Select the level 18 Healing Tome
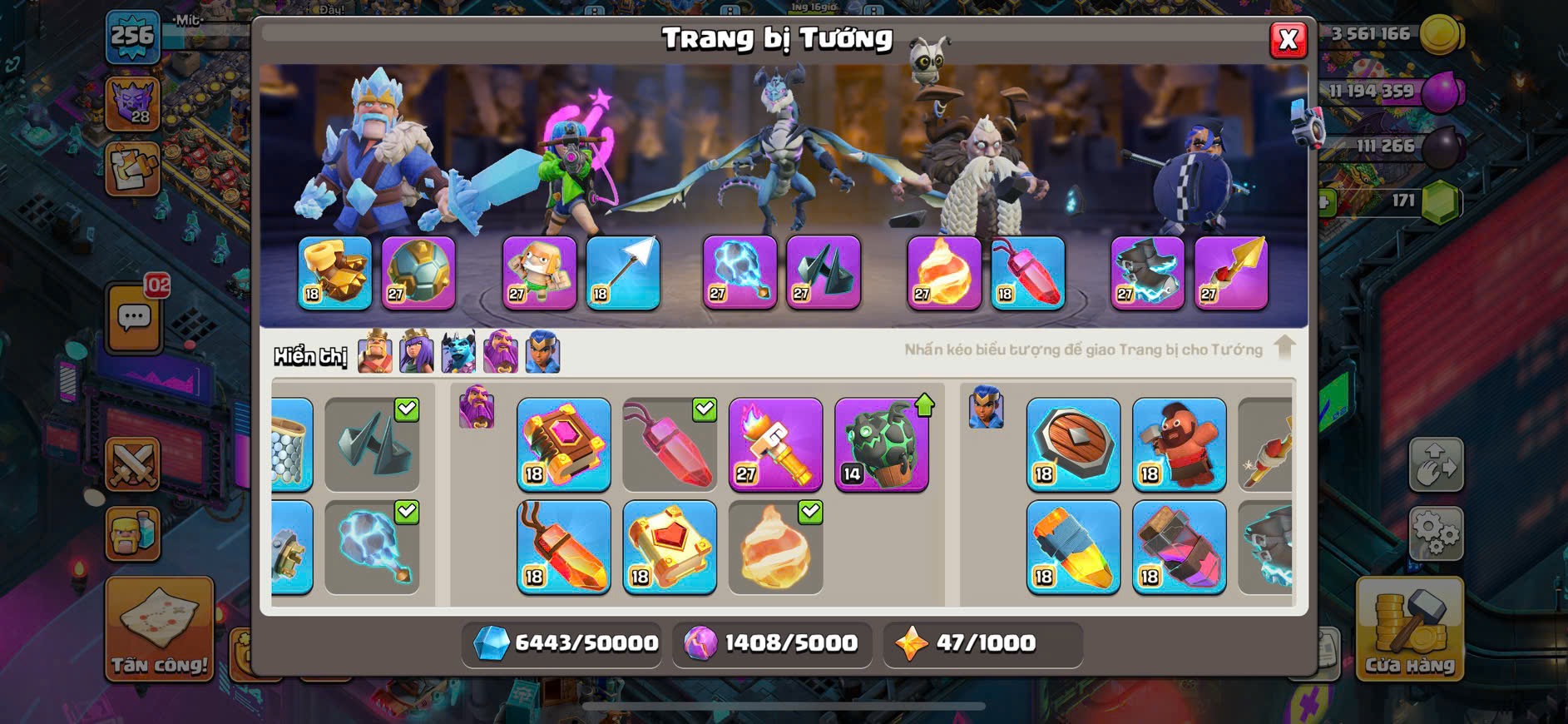 pos(670,547)
